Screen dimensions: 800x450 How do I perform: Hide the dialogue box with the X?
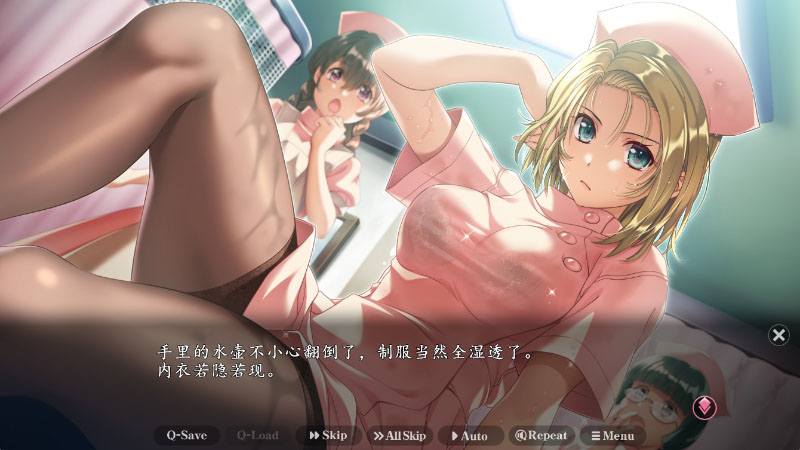point(779,335)
